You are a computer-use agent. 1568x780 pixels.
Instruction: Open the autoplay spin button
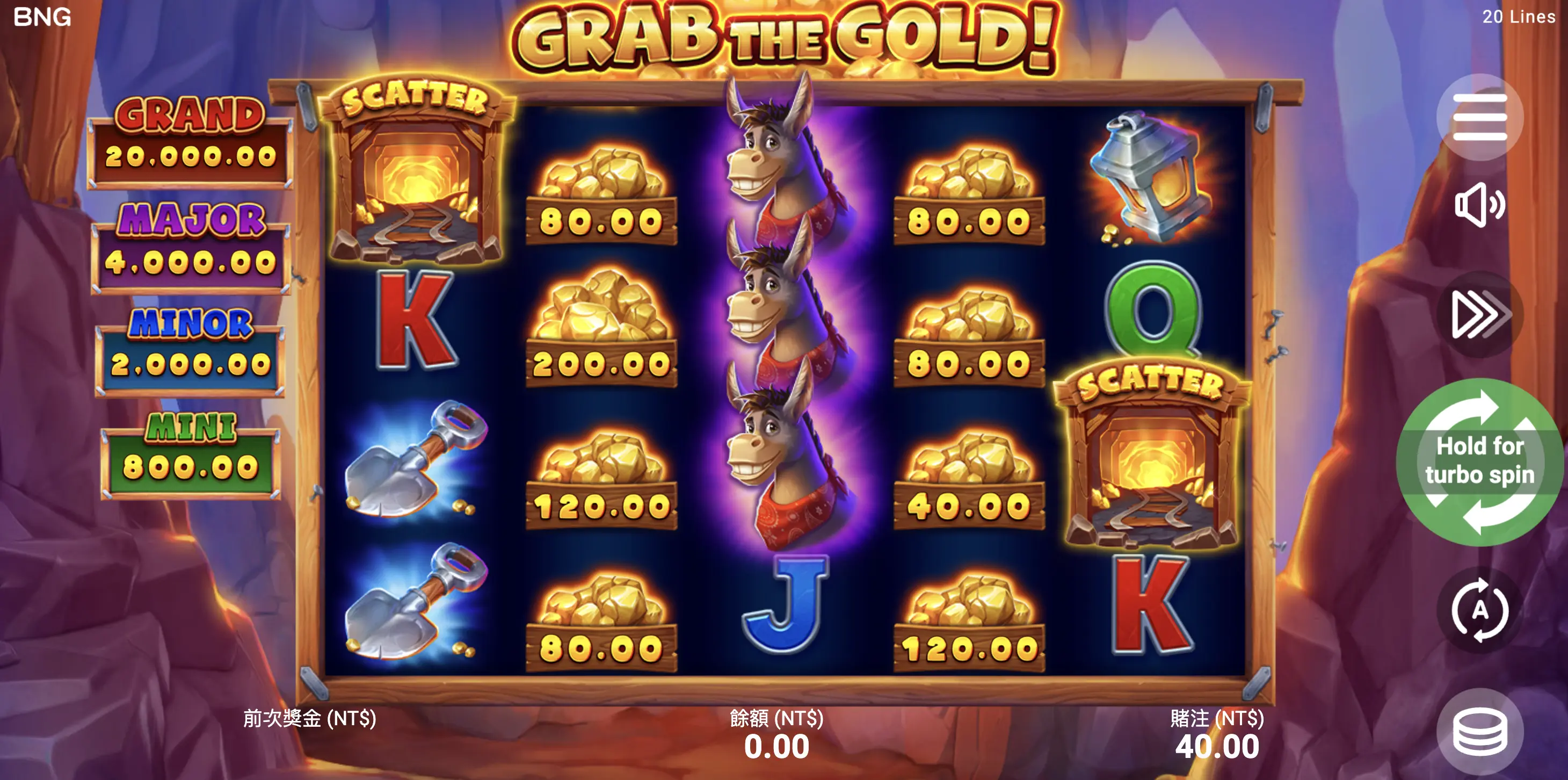[x=1480, y=610]
